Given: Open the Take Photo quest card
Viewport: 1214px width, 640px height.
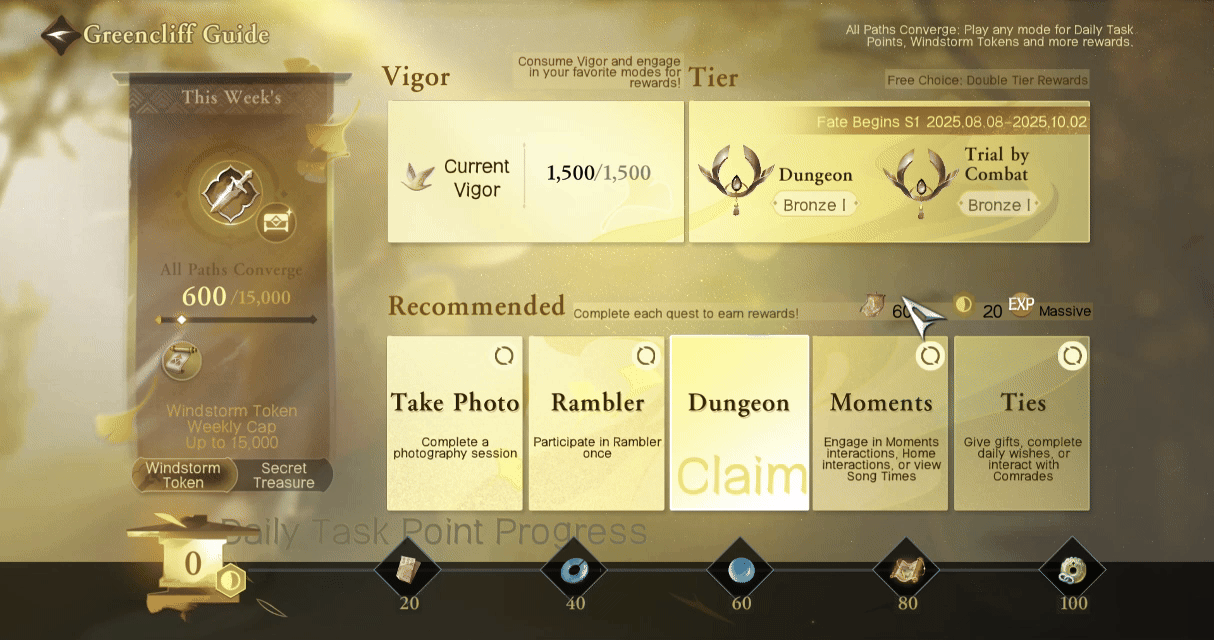Looking at the screenshot, I should point(455,423).
